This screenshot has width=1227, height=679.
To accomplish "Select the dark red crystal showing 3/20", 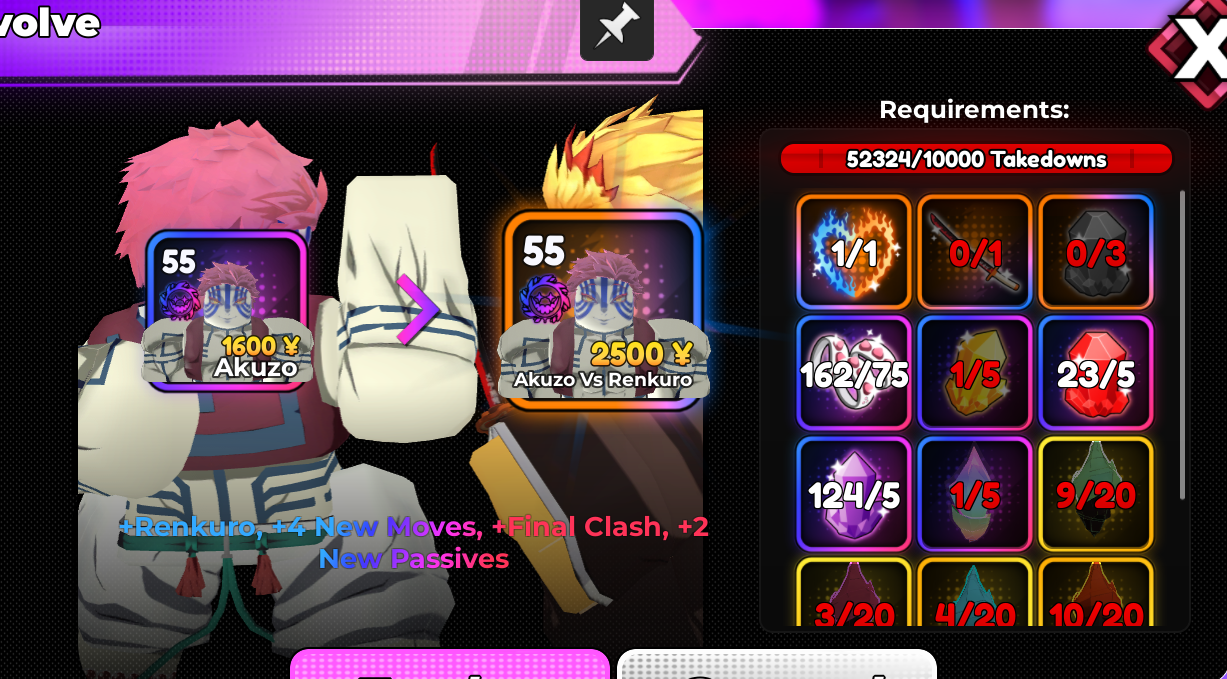I will 853,596.
